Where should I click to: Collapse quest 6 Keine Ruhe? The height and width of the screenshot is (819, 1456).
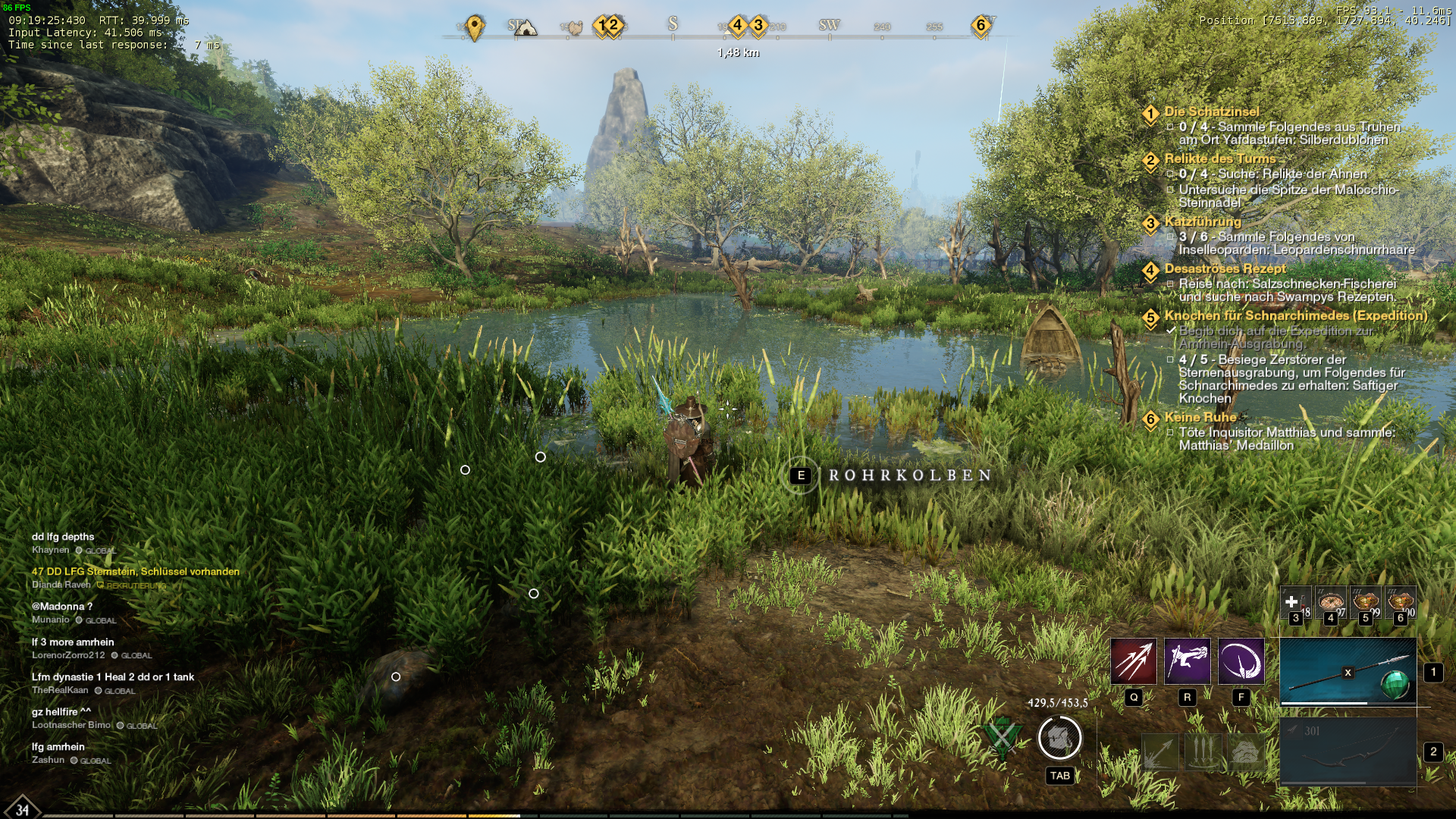pos(1150,423)
